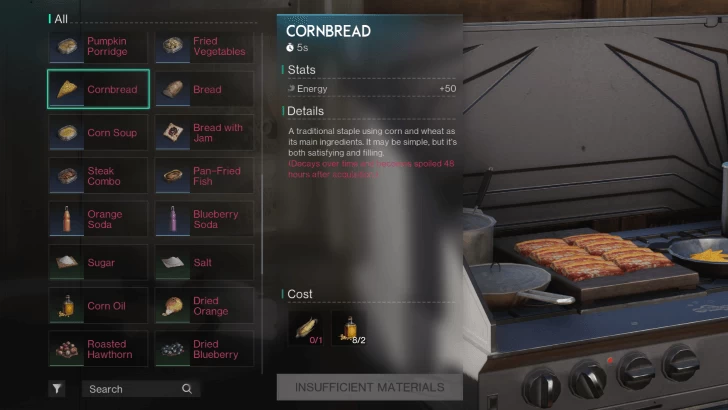Choose the Roasted Hawthorn recipe
This screenshot has height=410, width=728.
click(98, 349)
